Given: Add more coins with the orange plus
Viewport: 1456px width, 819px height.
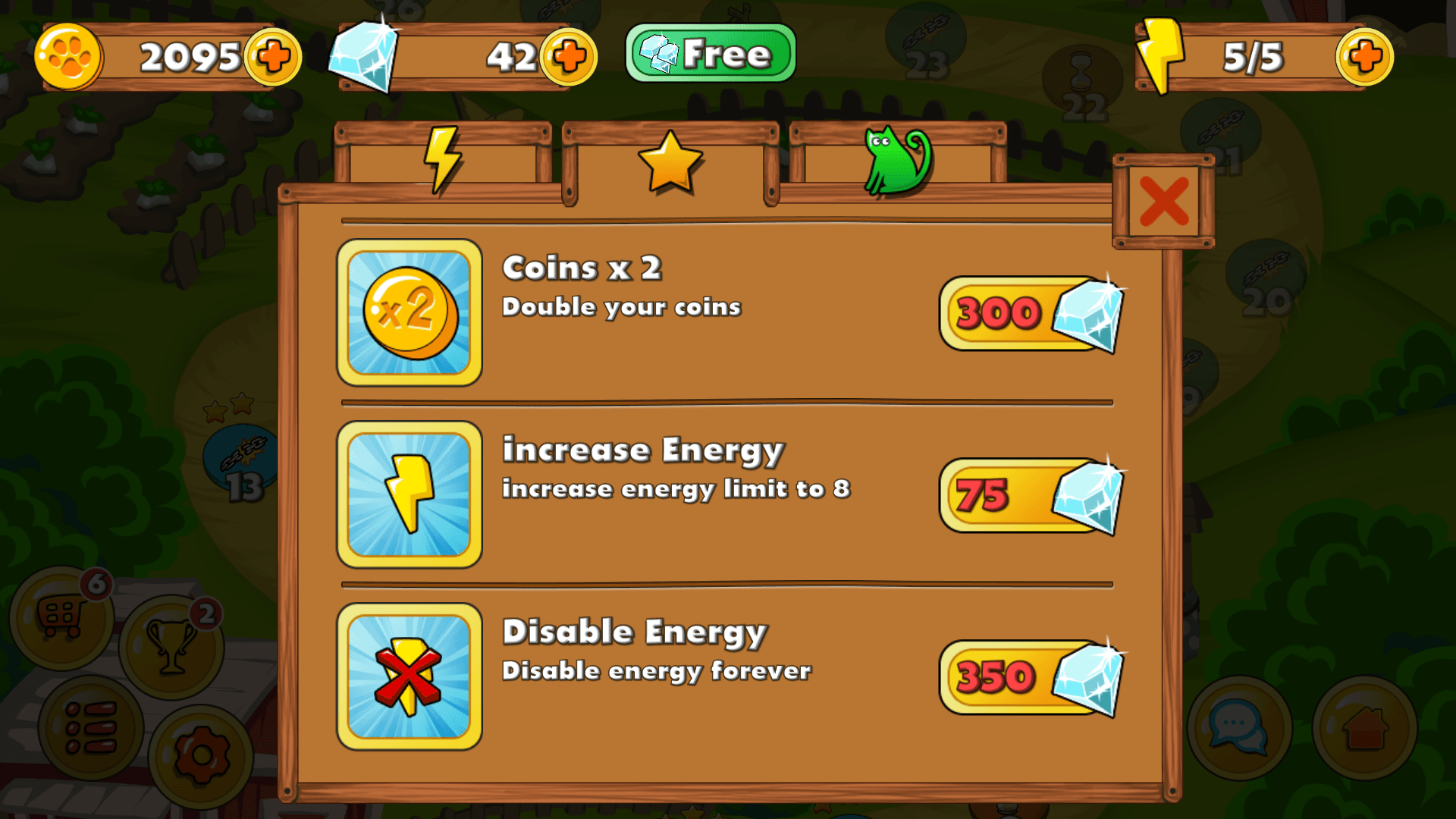Looking at the screenshot, I should click(273, 55).
